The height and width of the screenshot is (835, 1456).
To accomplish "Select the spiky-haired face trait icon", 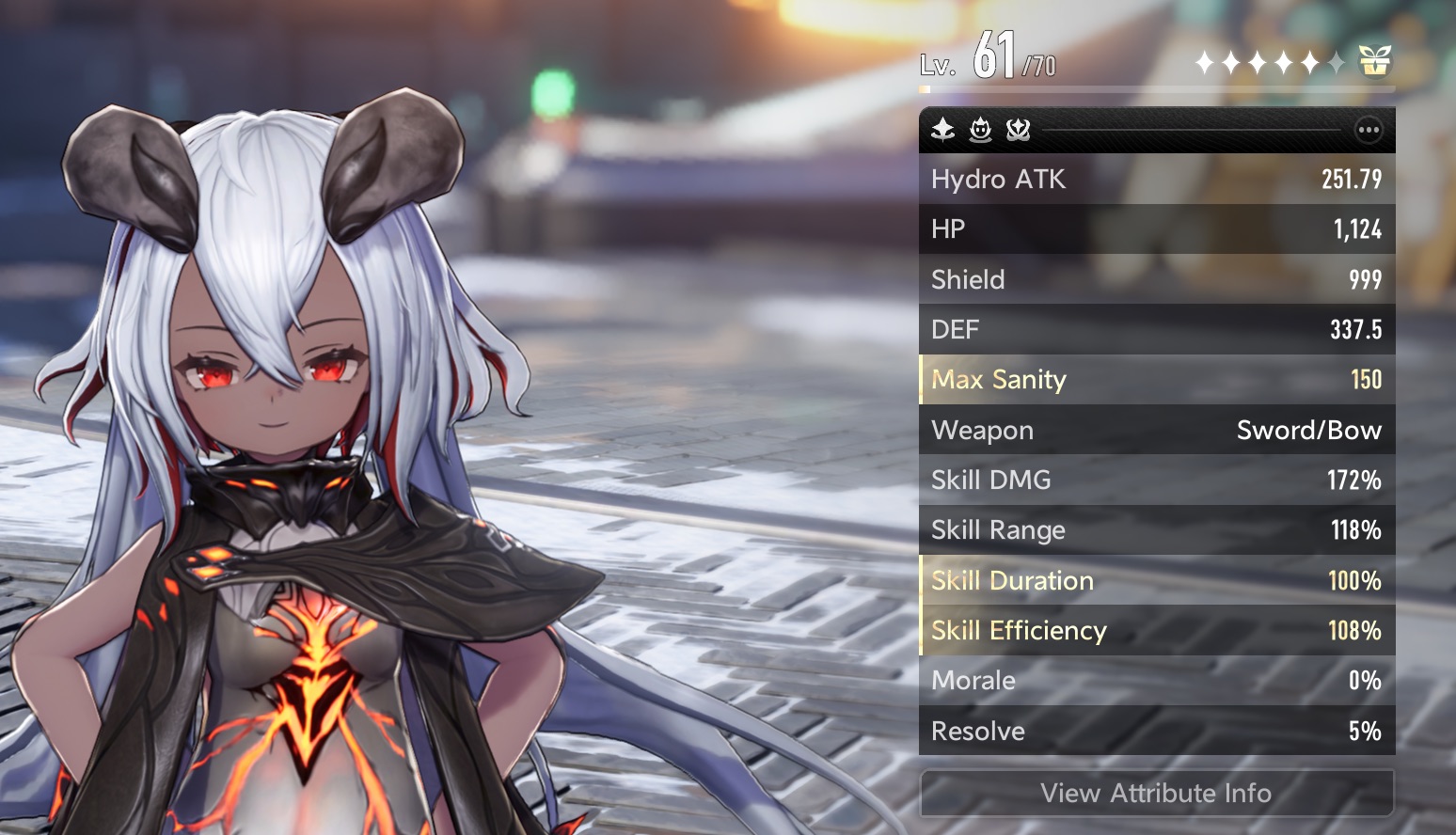I will click(980, 130).
